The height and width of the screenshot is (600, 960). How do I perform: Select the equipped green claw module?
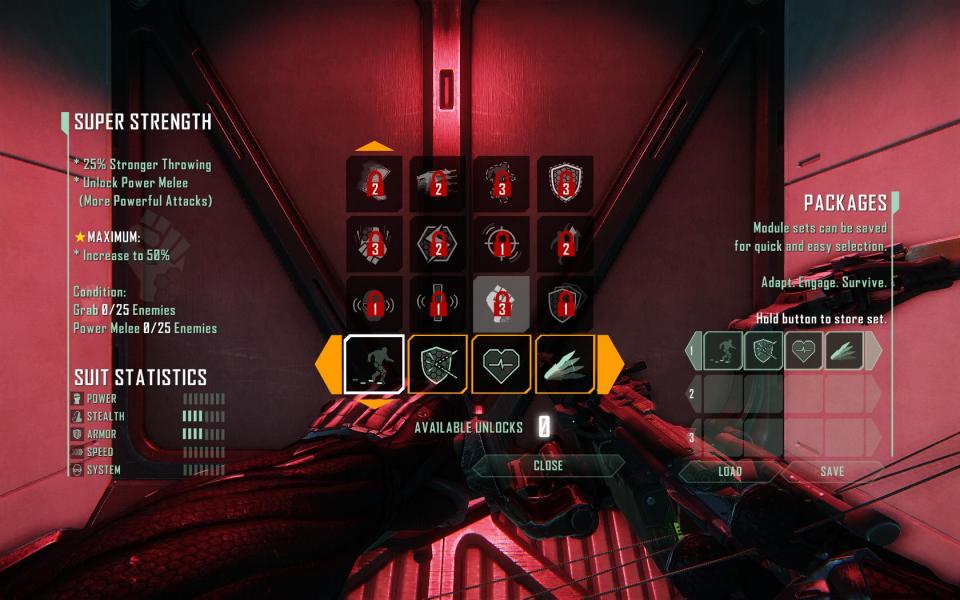point(565,364)
